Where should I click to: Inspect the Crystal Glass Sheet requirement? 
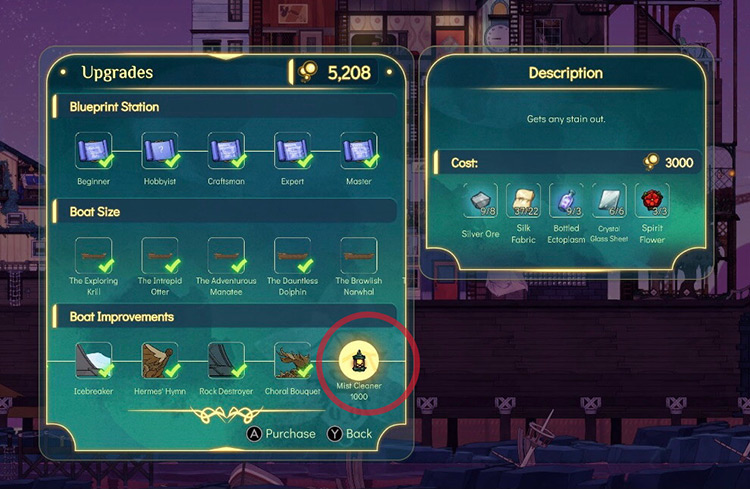pos(609,202)
